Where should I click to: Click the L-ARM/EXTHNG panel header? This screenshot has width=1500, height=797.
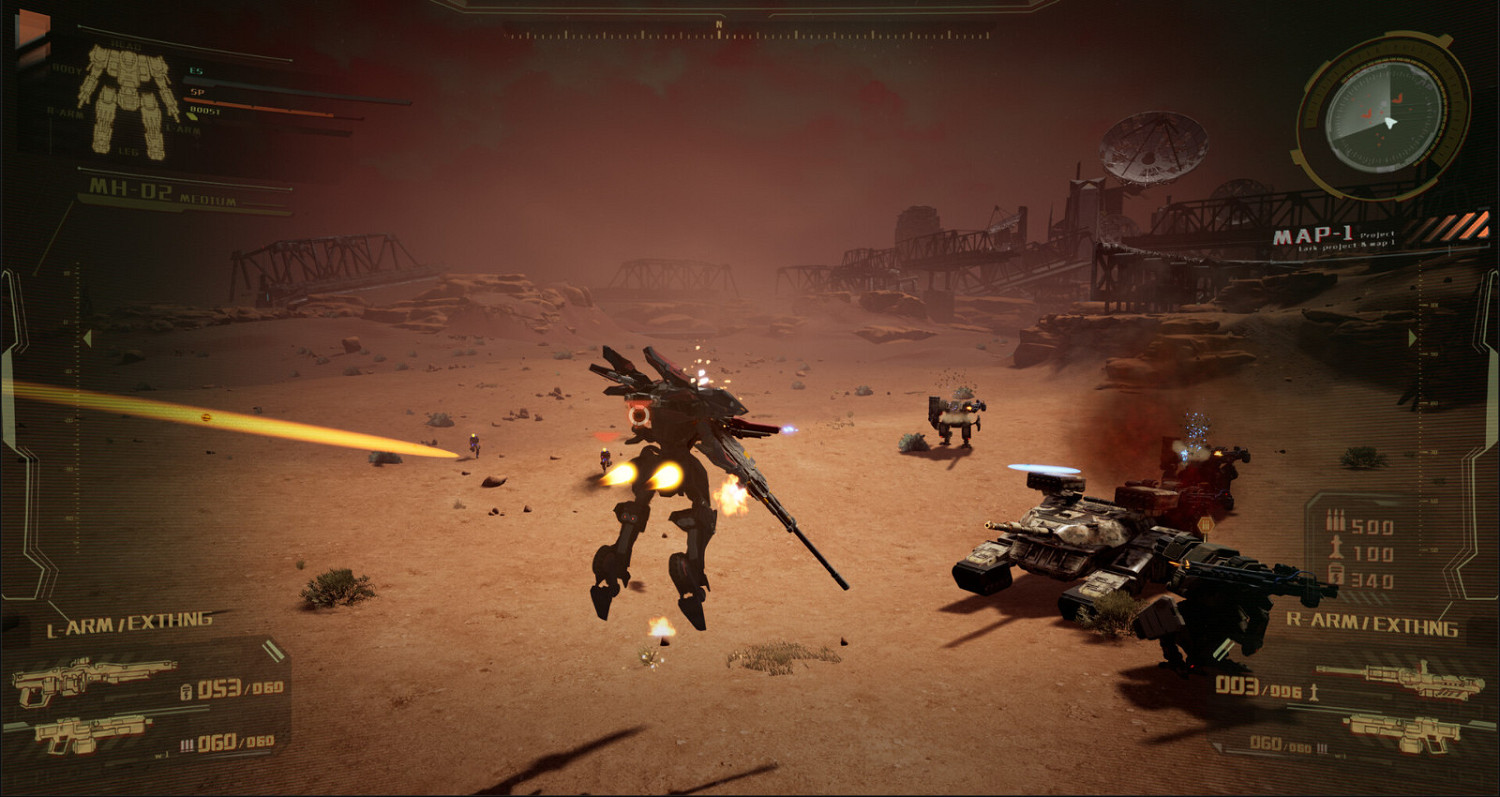(x=128, y=622)
